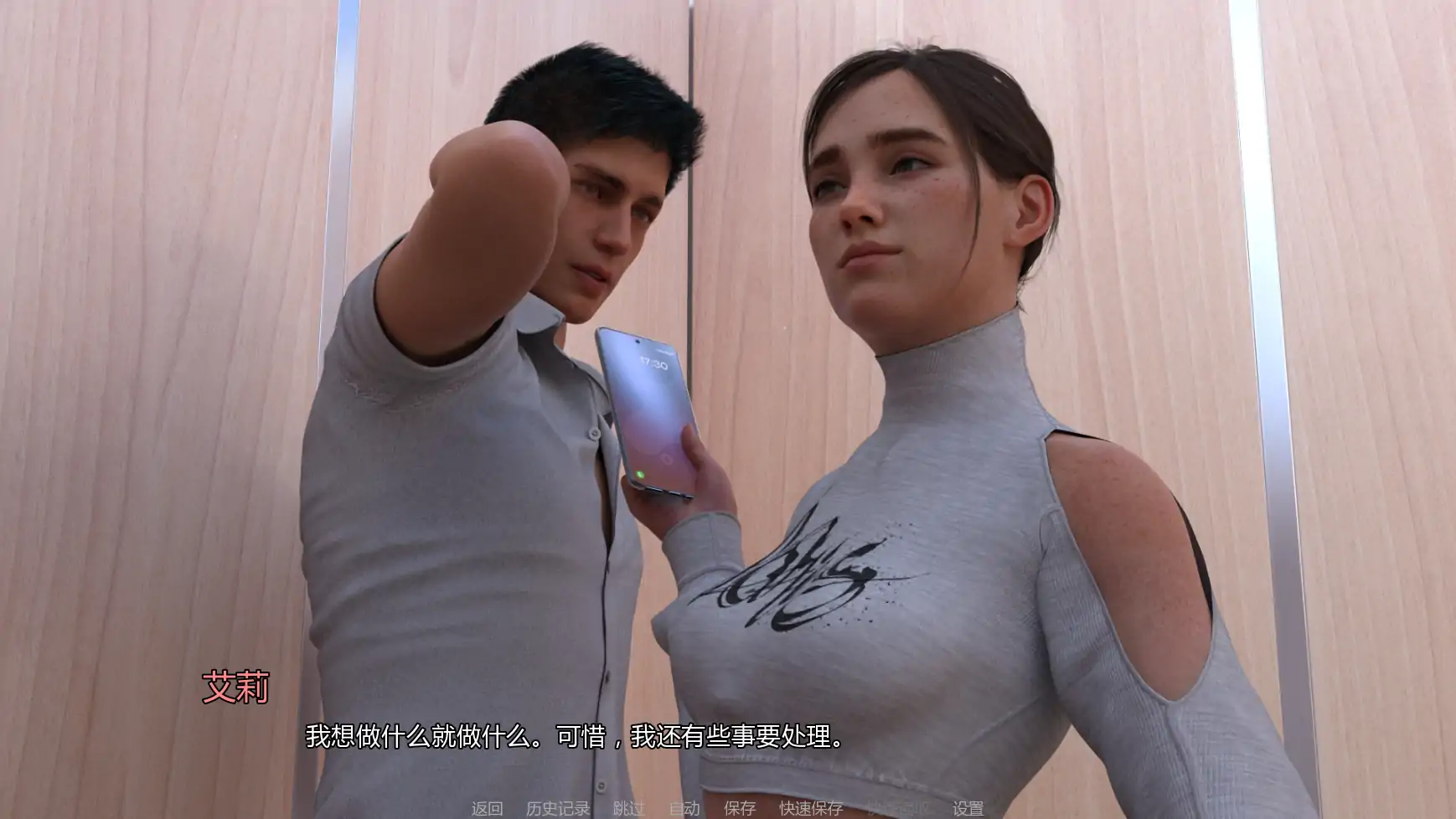Click the square lock icon on the phone
The height and width of the screenshot is (819, 1456).
(667, 459)
